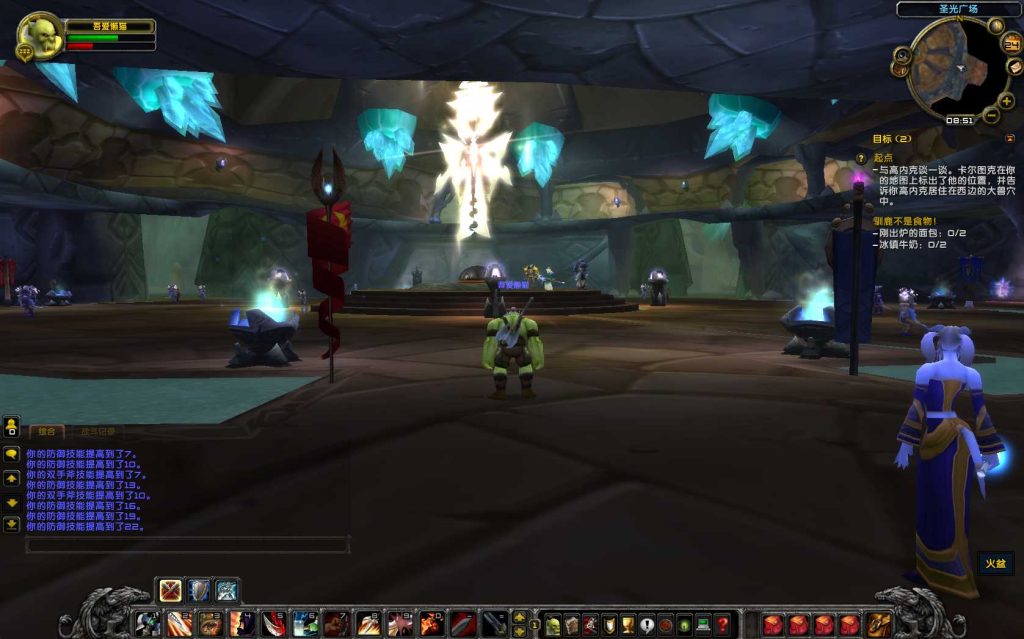Viewport: 1024px width, 639px height.
Task: Open the social friends button beside chat
Action: (11, 427)
